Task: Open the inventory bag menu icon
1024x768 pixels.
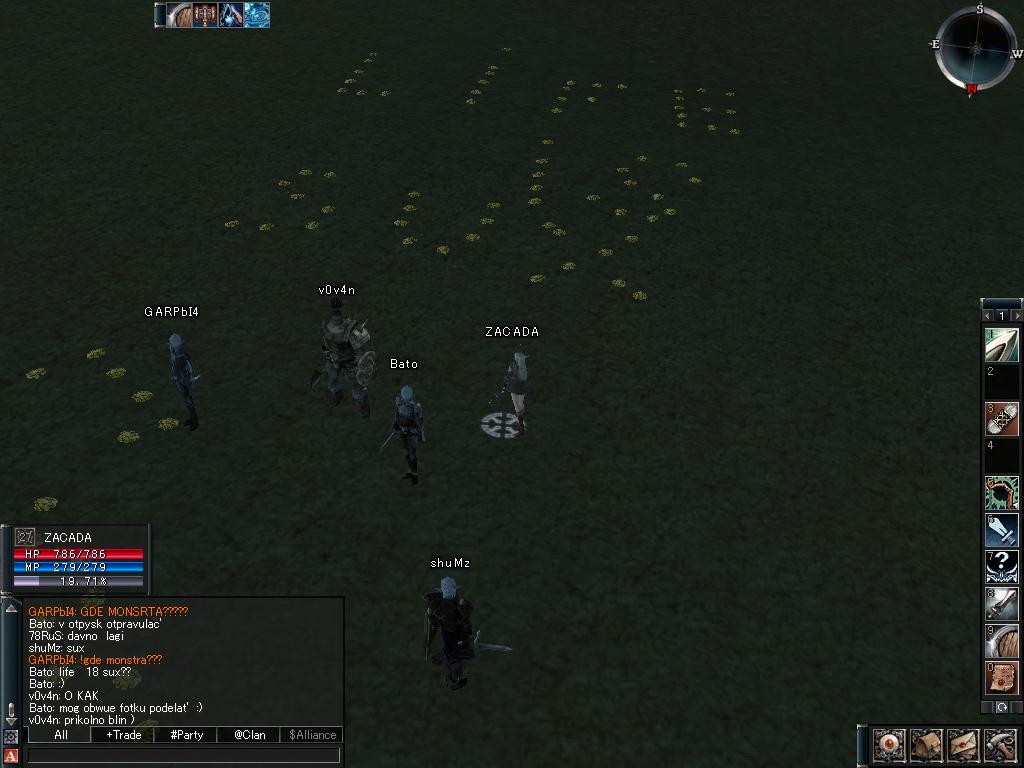Action: click(x=925, y=745)
